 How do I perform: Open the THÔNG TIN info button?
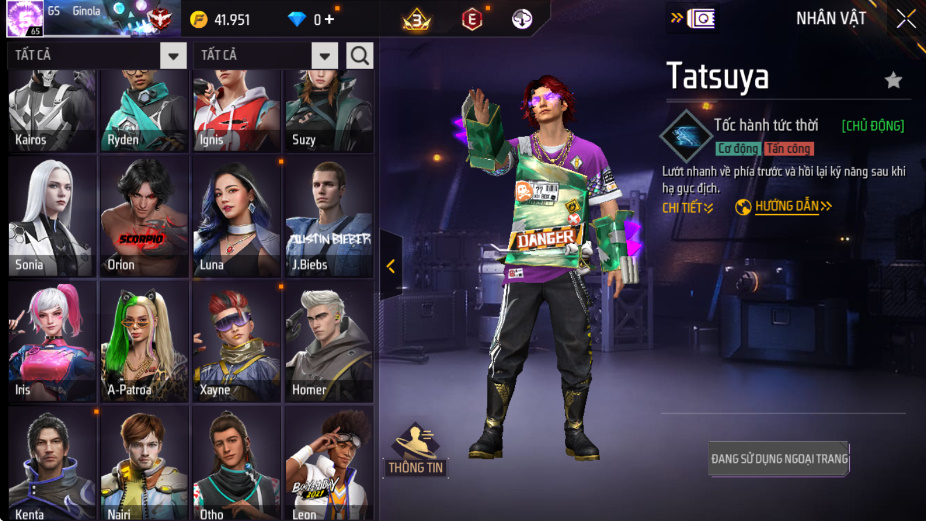coord(416,451)
